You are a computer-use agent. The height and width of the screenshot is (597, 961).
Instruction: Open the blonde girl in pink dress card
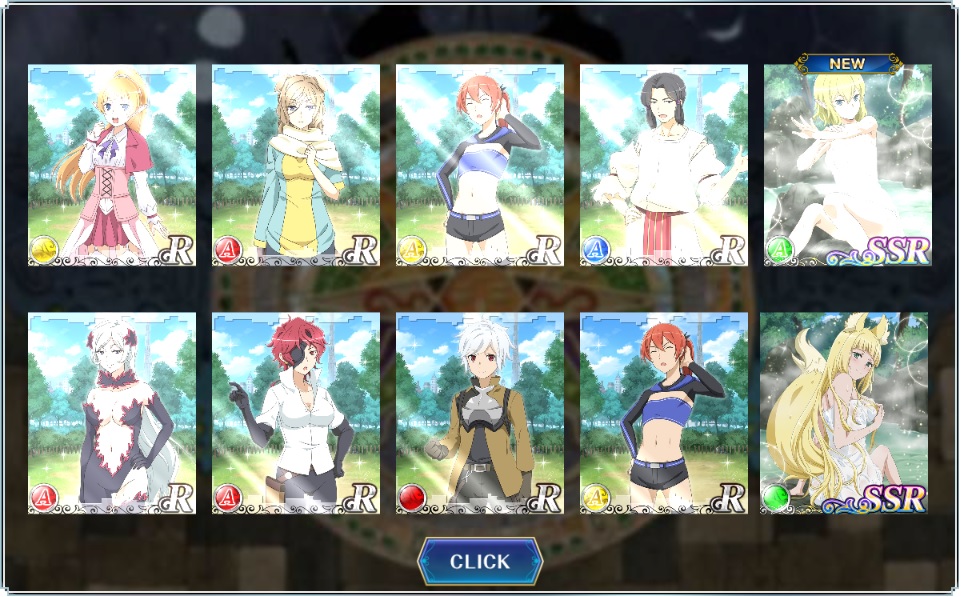click(112, 165)
